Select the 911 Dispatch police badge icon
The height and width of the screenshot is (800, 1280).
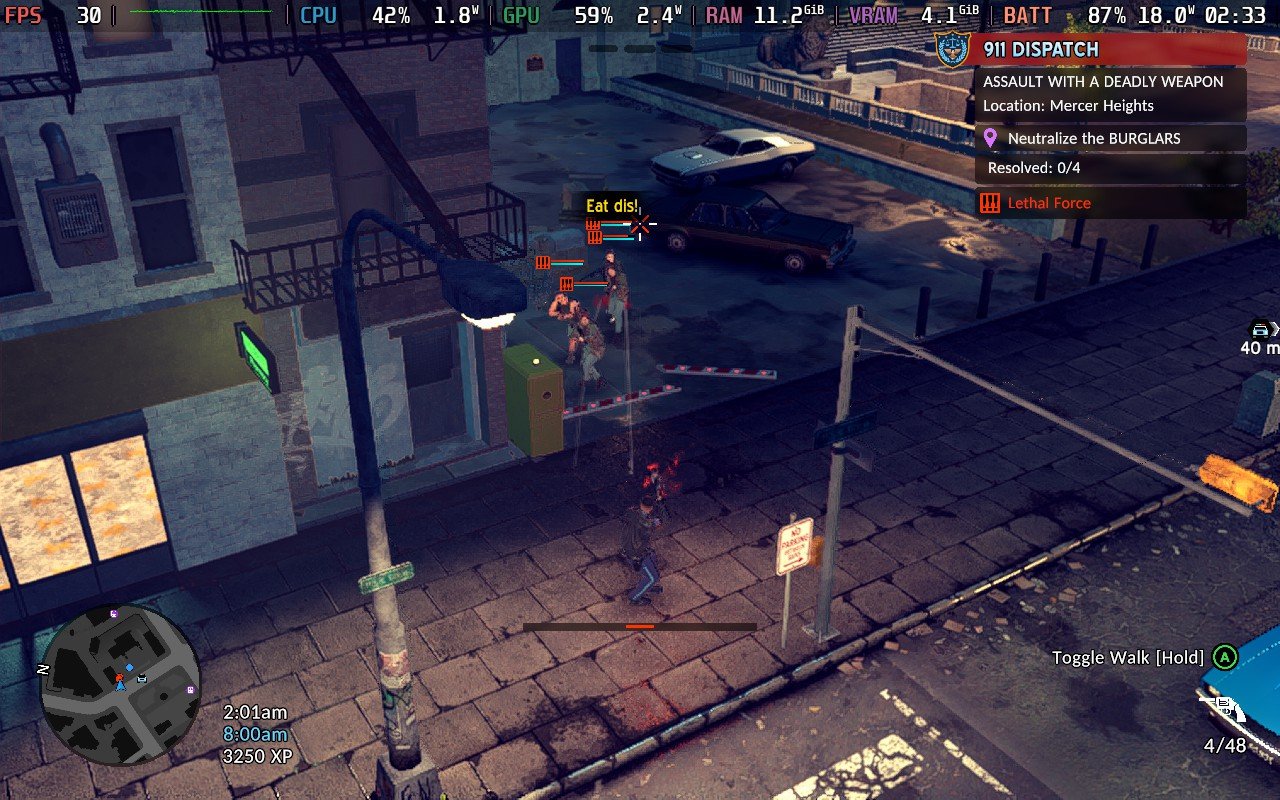[952, 48]
